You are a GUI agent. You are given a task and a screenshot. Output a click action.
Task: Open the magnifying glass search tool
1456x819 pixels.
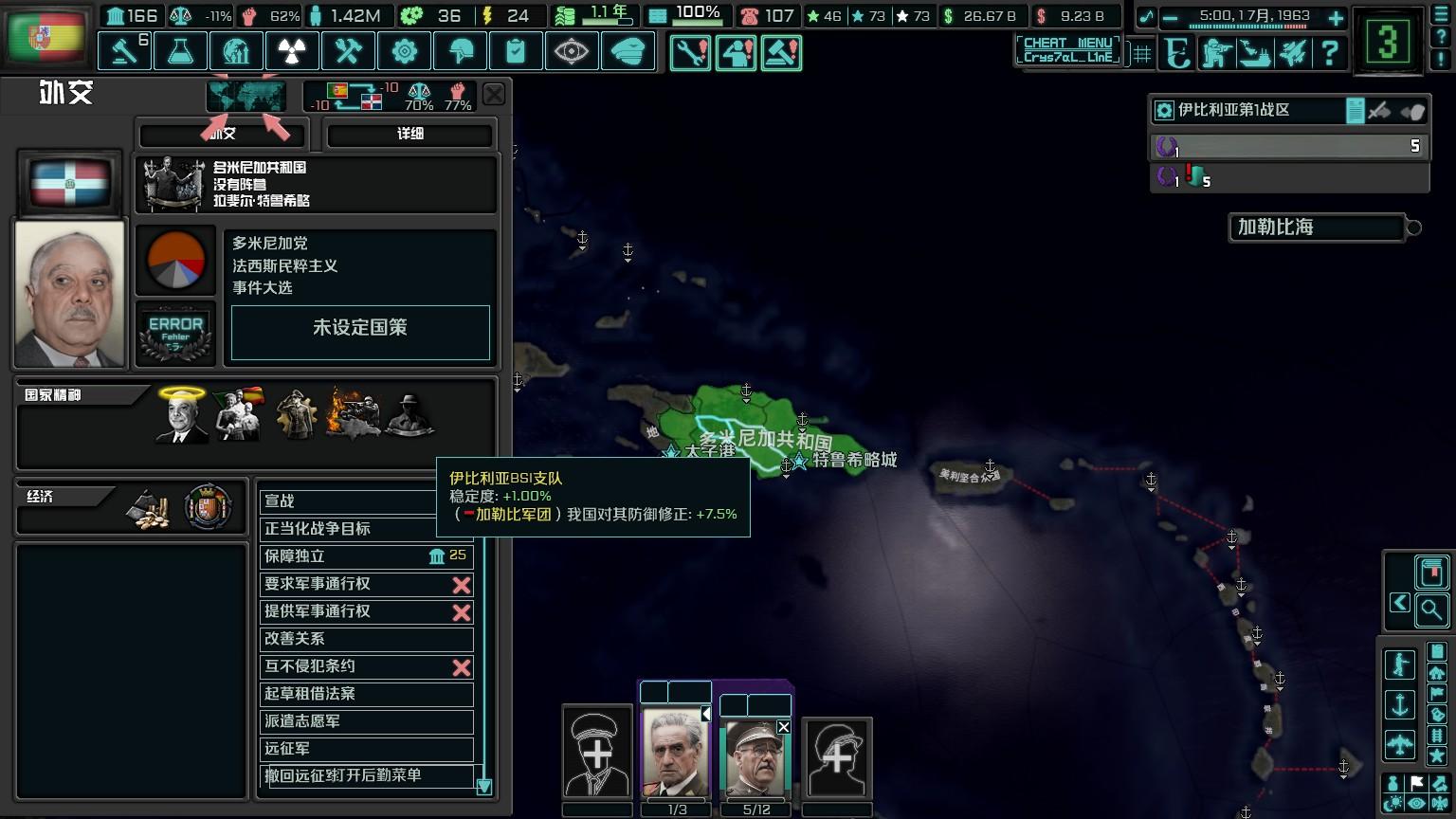[x=1431, y=610]
